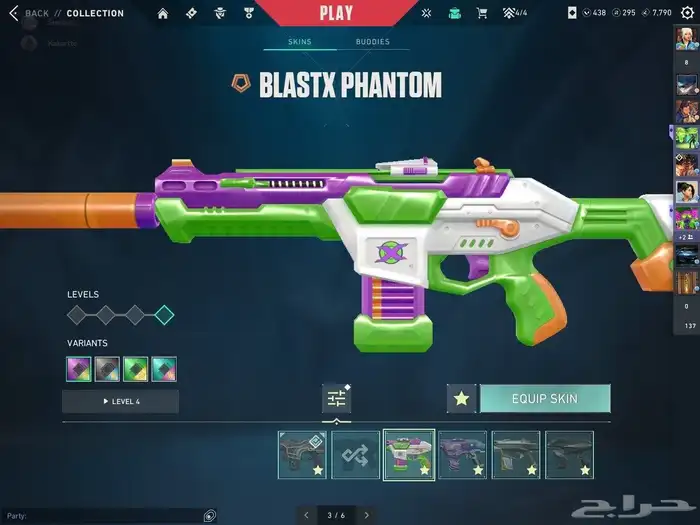
Task: Switch to the Buddies tab
Action: pos(373,42)
